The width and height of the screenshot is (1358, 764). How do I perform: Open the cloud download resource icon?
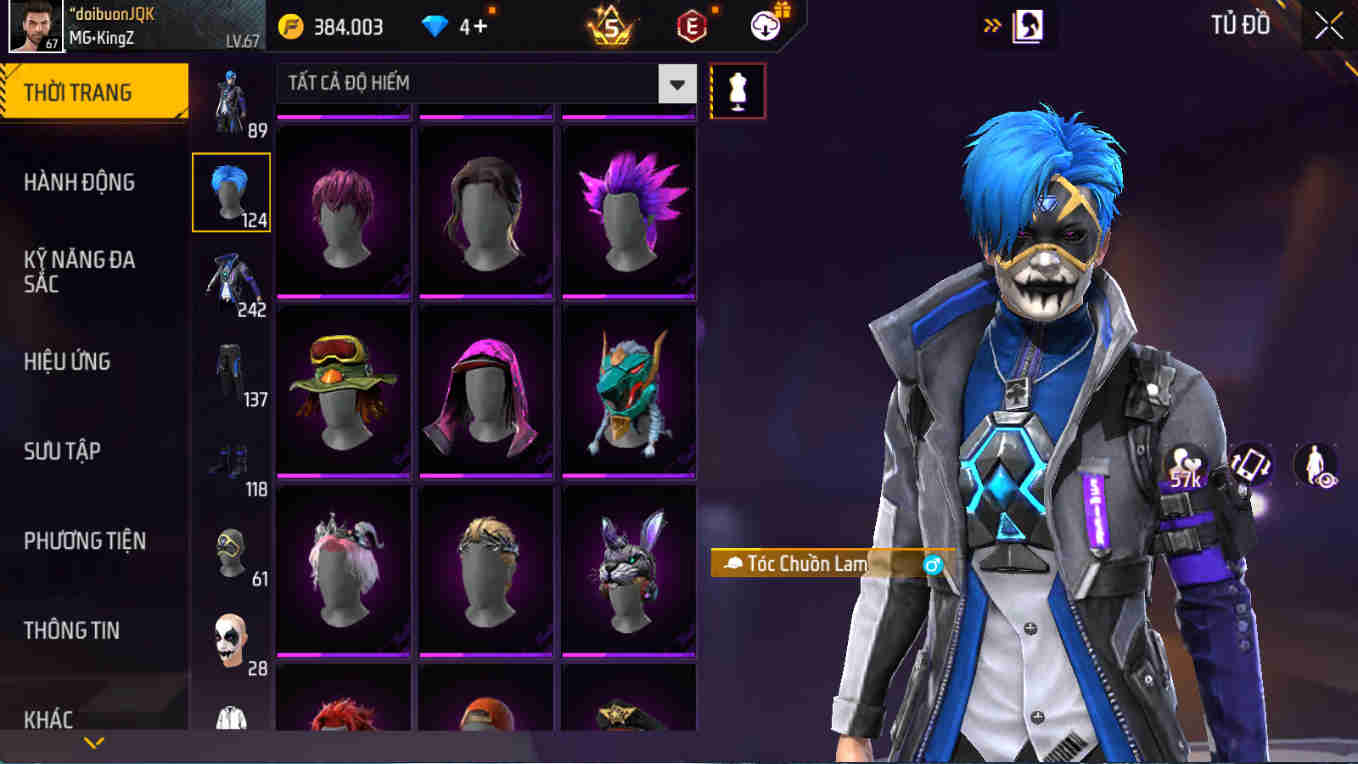[x=763, y=27]
